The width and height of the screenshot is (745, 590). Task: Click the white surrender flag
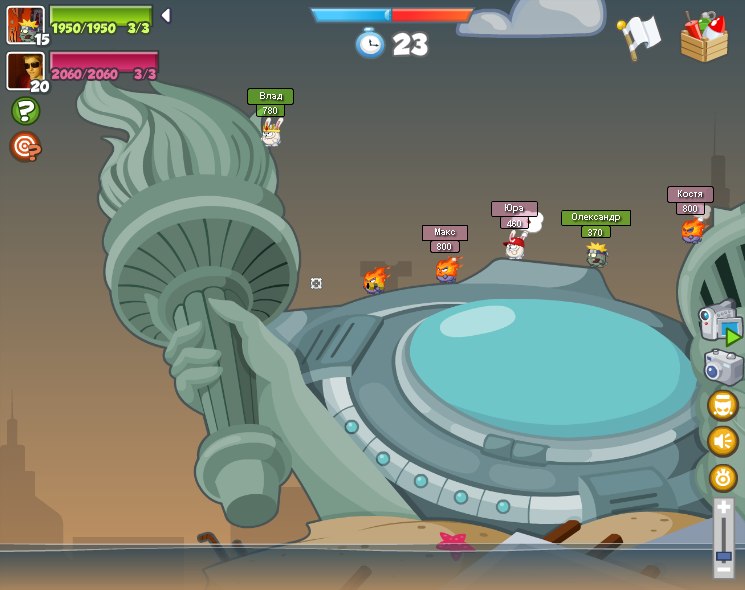pos(637,37)
